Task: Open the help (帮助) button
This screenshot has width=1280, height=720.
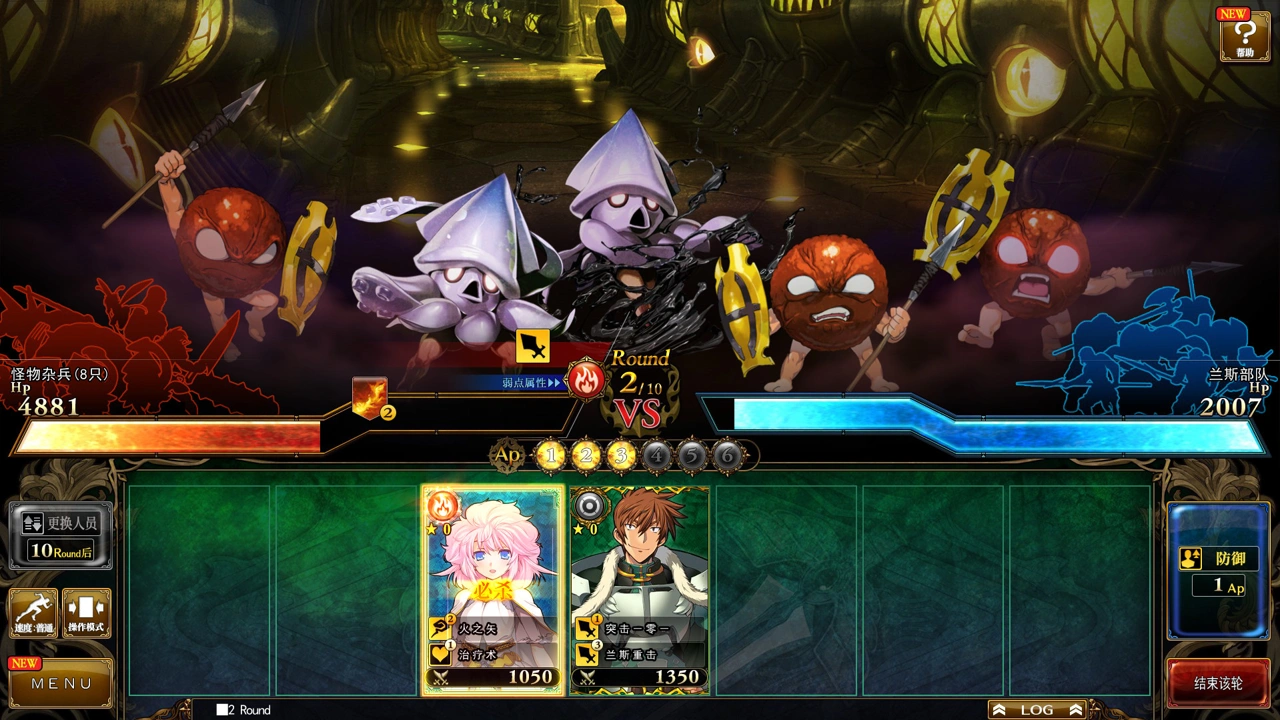Action: [x=1244, y=35]
